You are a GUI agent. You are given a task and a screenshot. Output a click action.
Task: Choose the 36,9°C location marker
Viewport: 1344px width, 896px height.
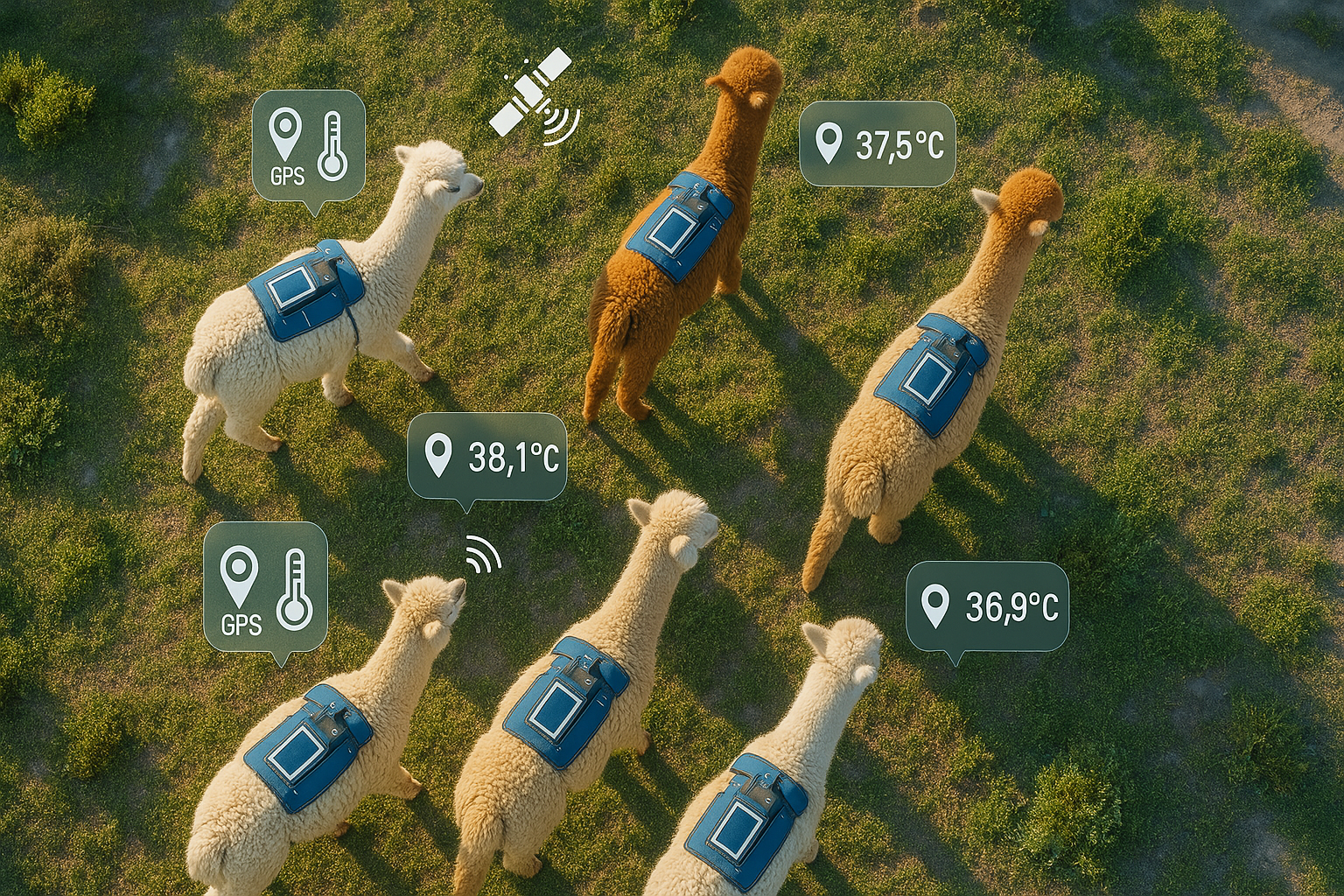pos(987,606)
